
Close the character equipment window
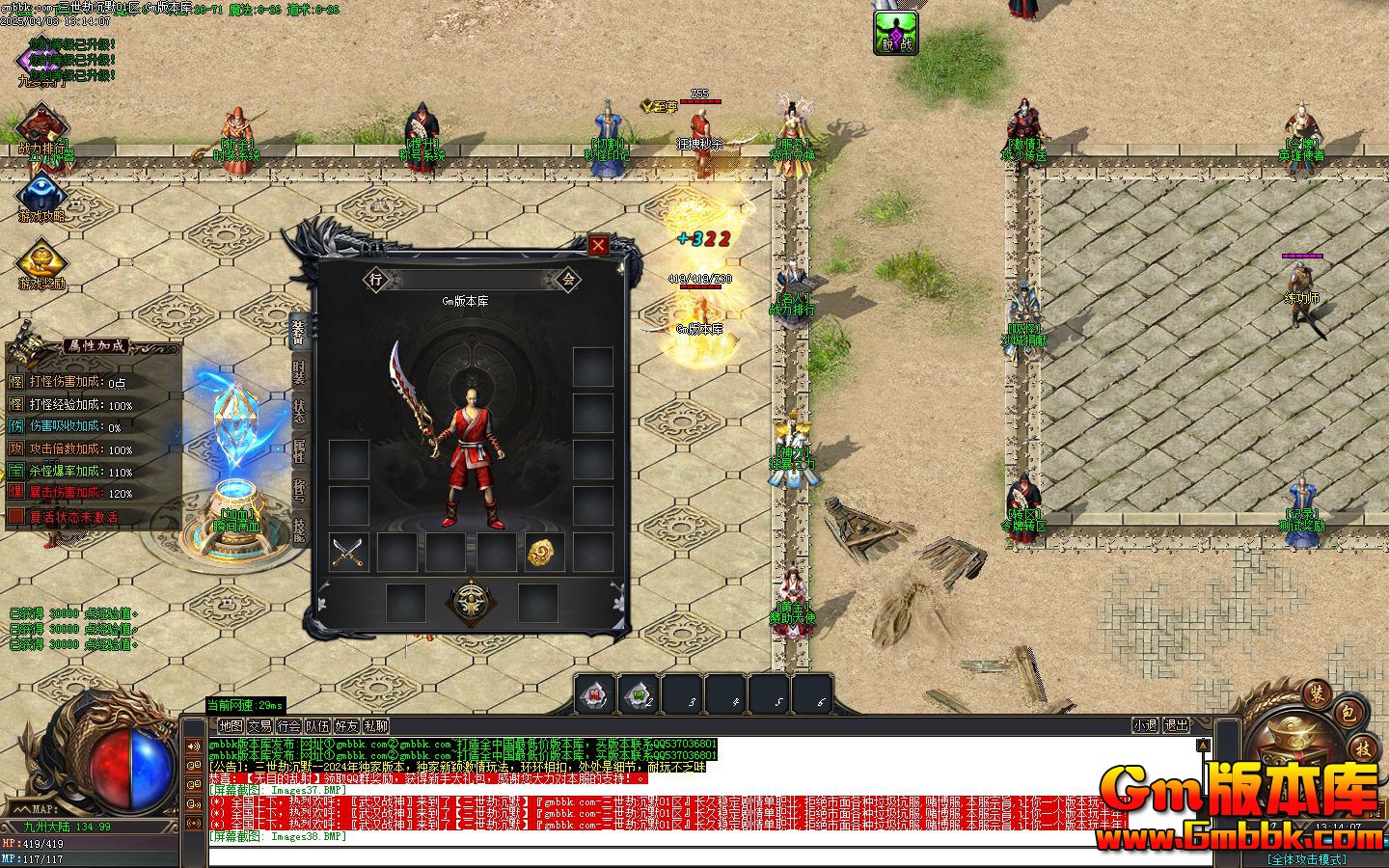pyautogui.click(x=598, y=246)
